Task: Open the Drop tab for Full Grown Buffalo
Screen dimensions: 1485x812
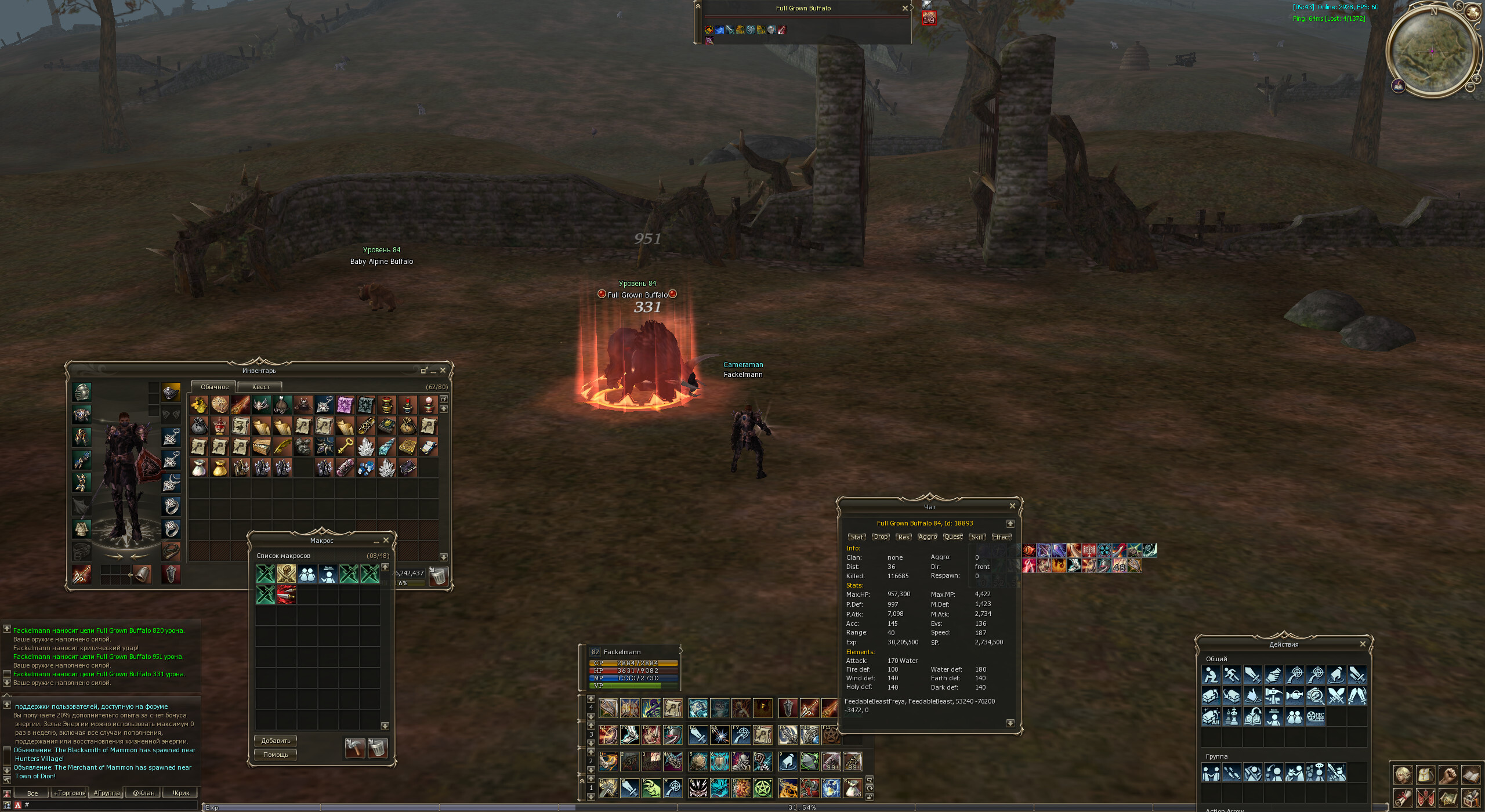Action: pos(881,537)
